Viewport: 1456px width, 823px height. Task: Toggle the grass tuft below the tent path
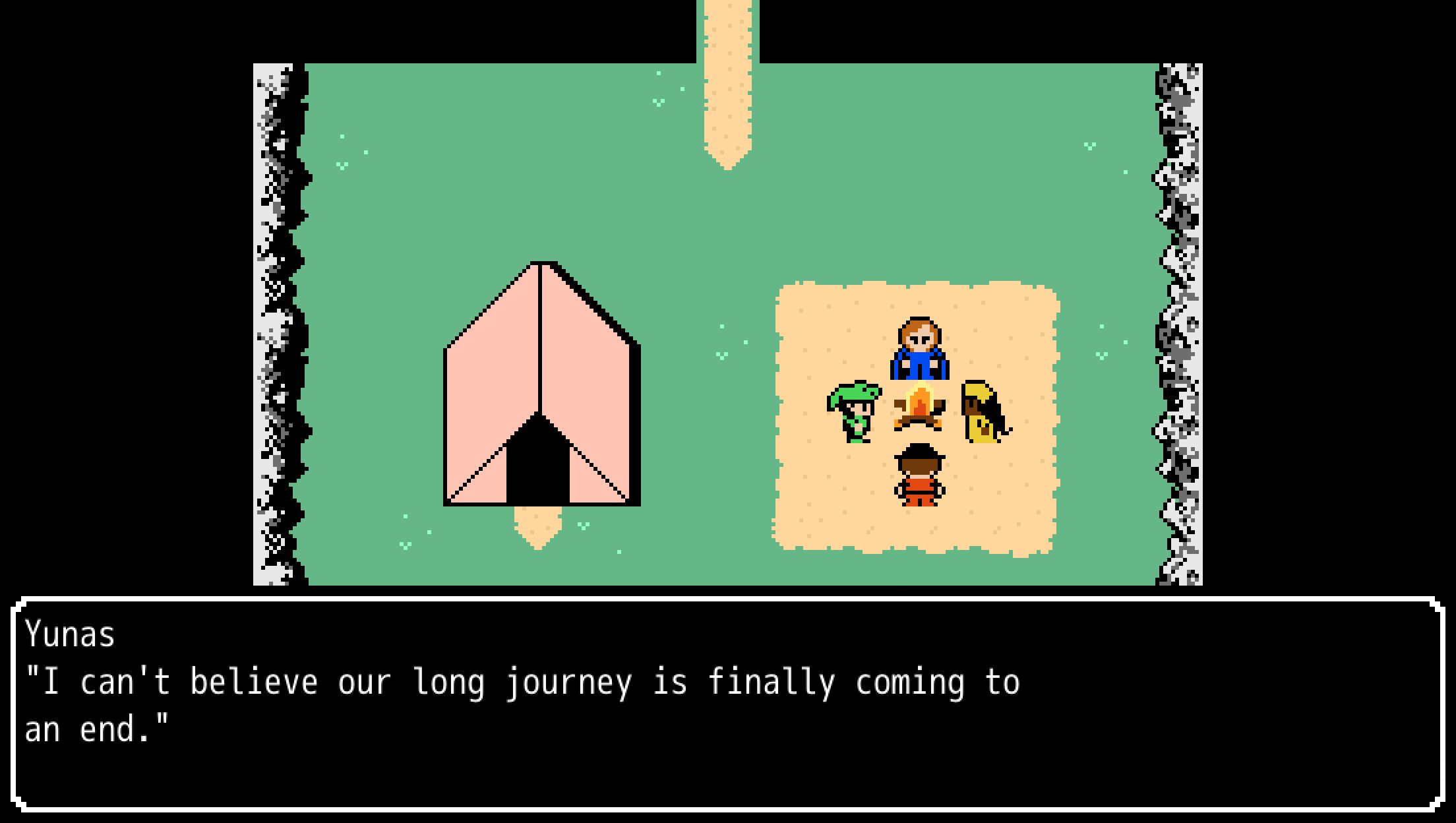tap(406, 544)
